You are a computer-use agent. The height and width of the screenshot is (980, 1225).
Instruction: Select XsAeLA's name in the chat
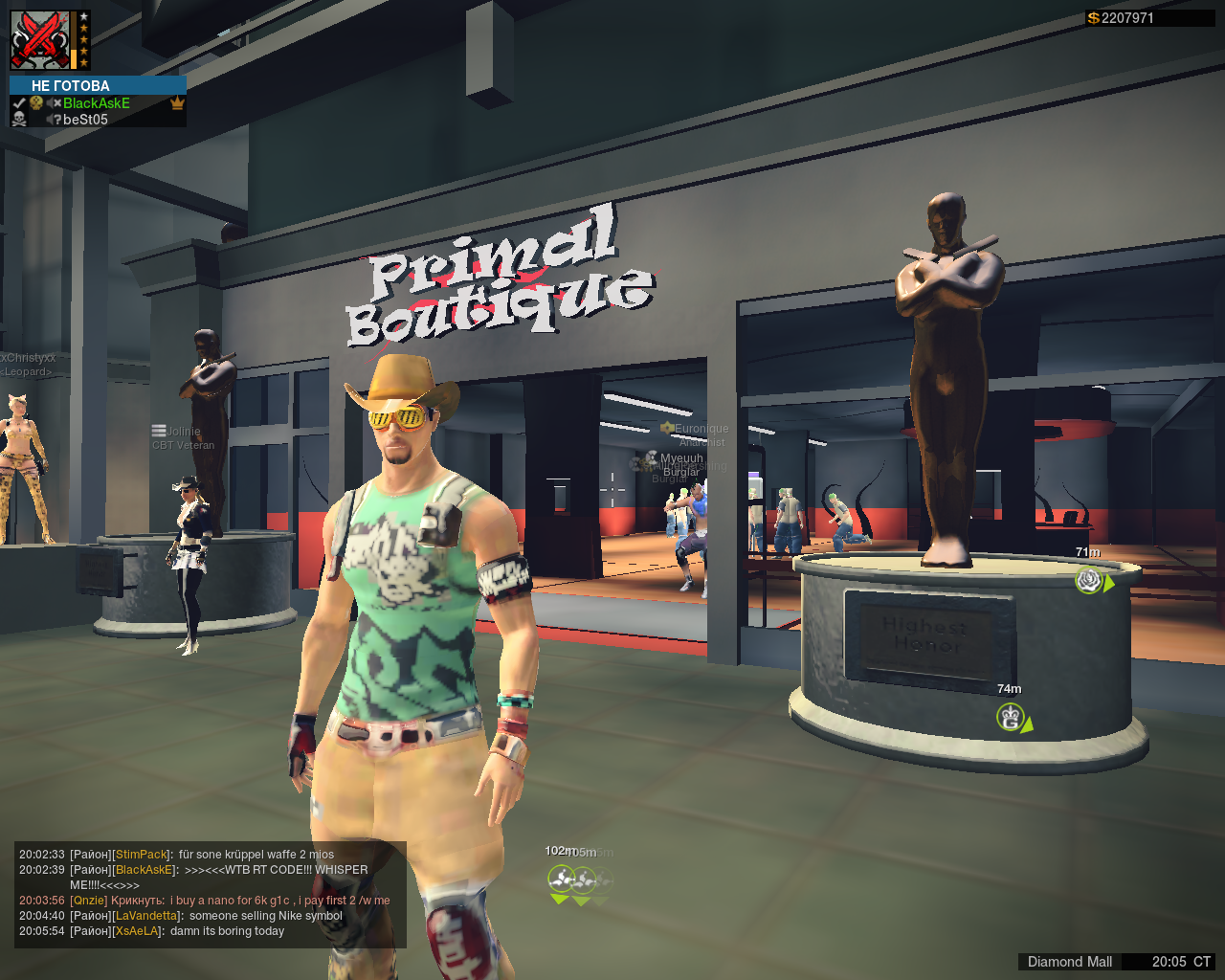[137, 931]
